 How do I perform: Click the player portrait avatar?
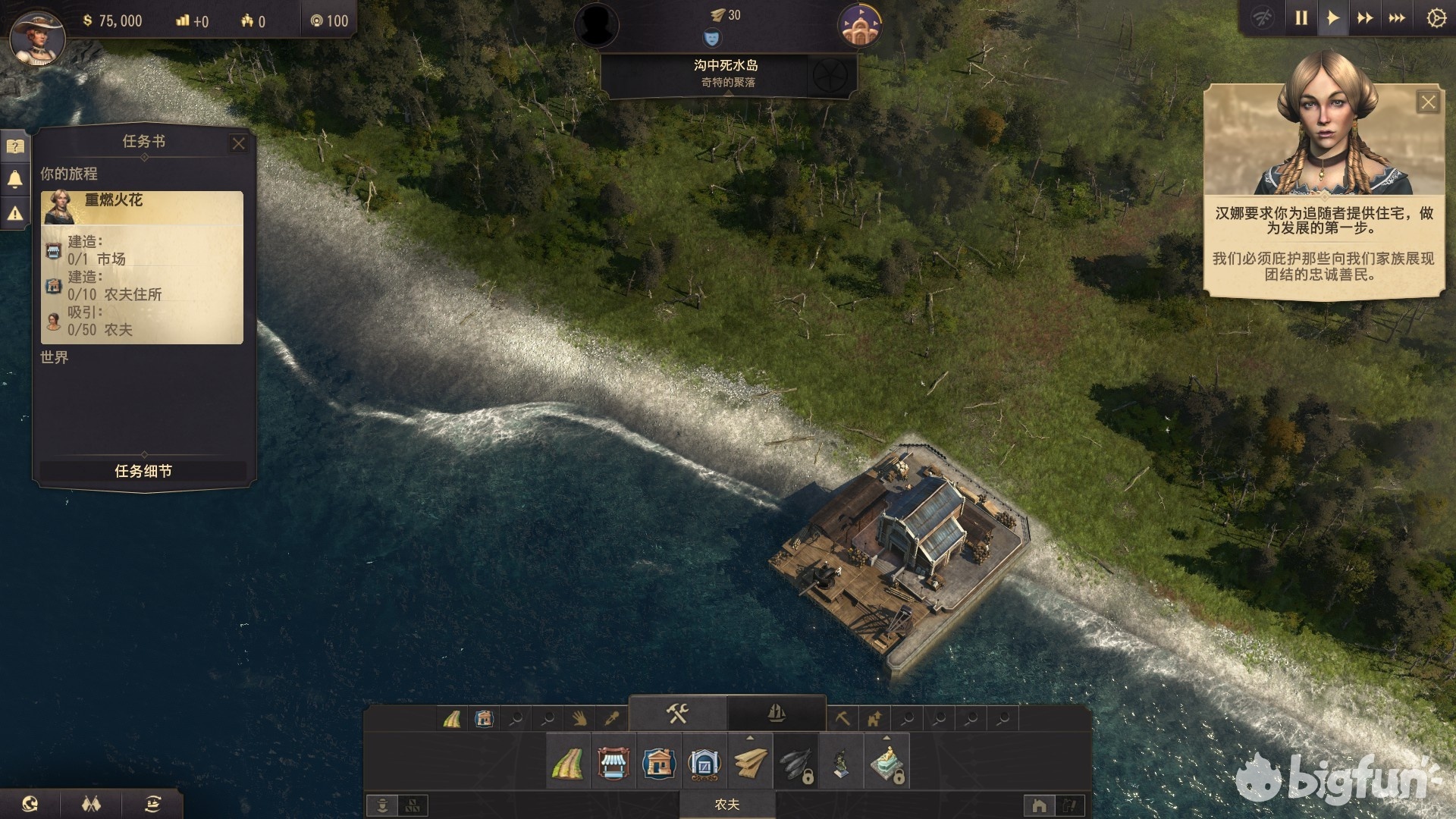(36, 36)
